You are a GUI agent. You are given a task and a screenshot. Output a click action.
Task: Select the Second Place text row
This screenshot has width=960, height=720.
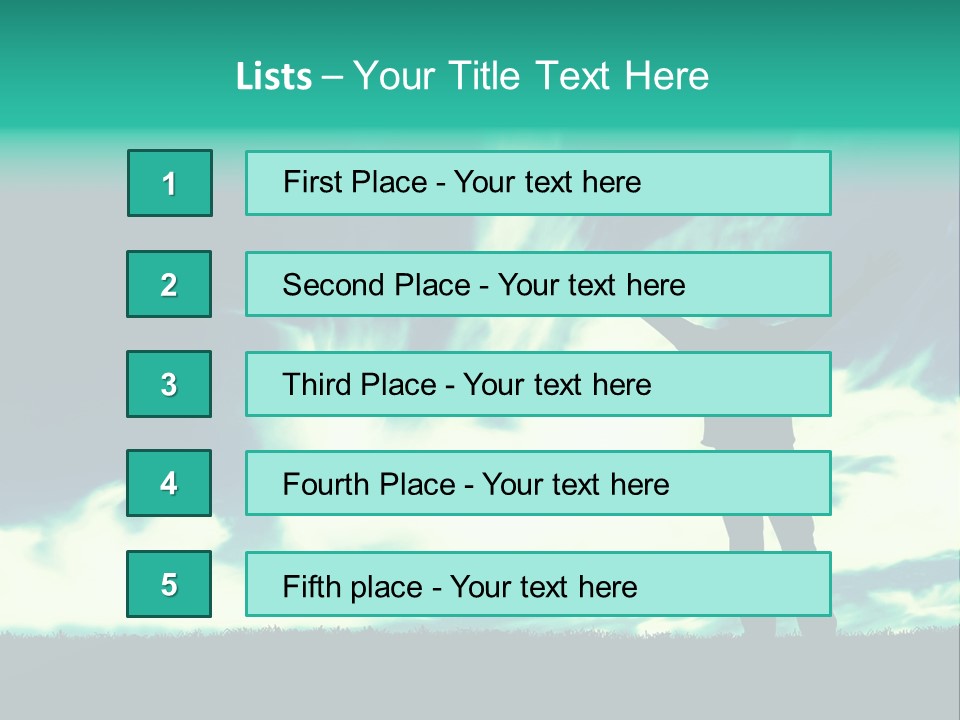pyautogui.click(x=538, y=284)
